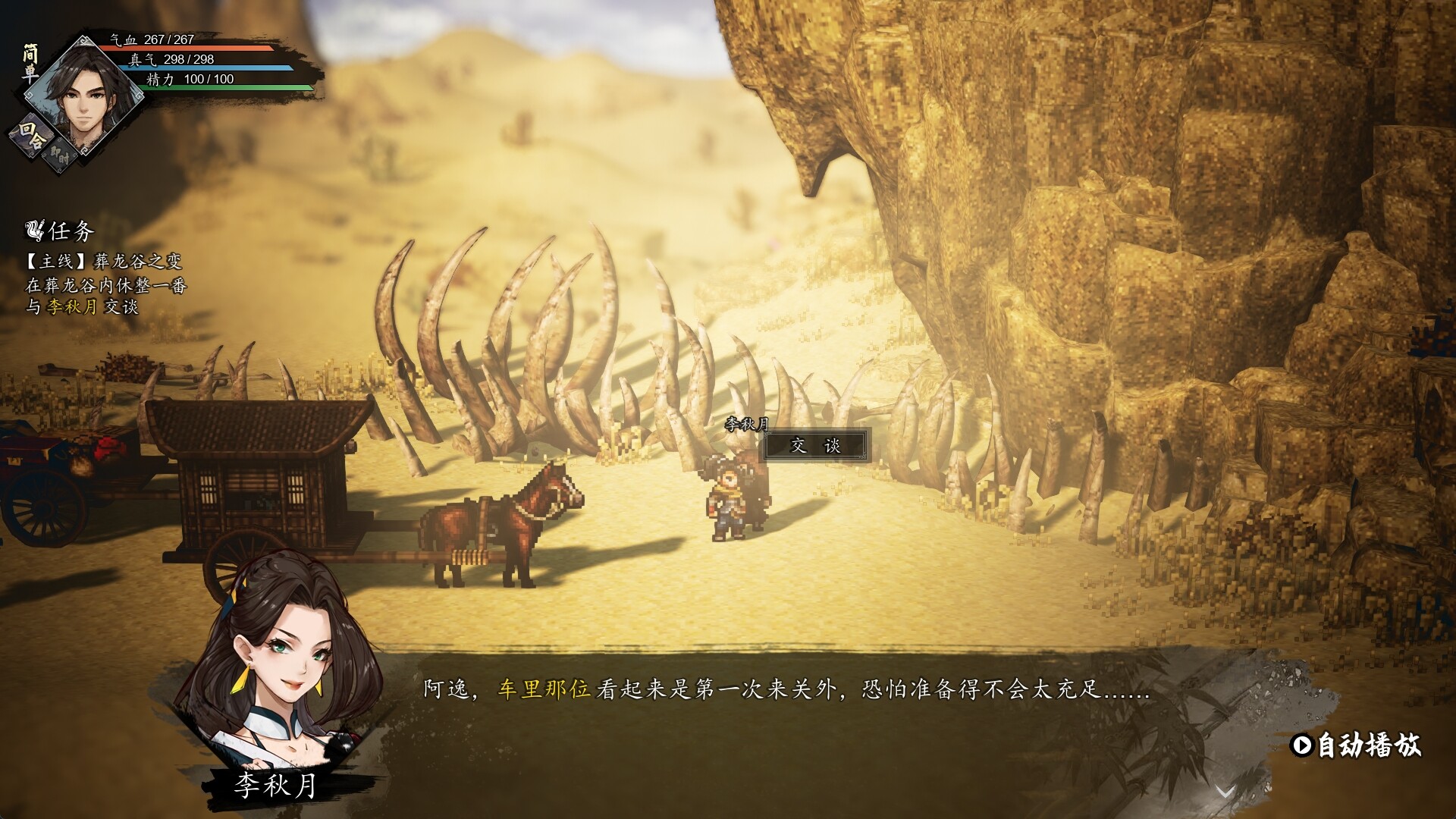This screenshot has height=819, width=1456.
Task: Advance dialogue with the down arrow
Action: (x=1225, y=791)
